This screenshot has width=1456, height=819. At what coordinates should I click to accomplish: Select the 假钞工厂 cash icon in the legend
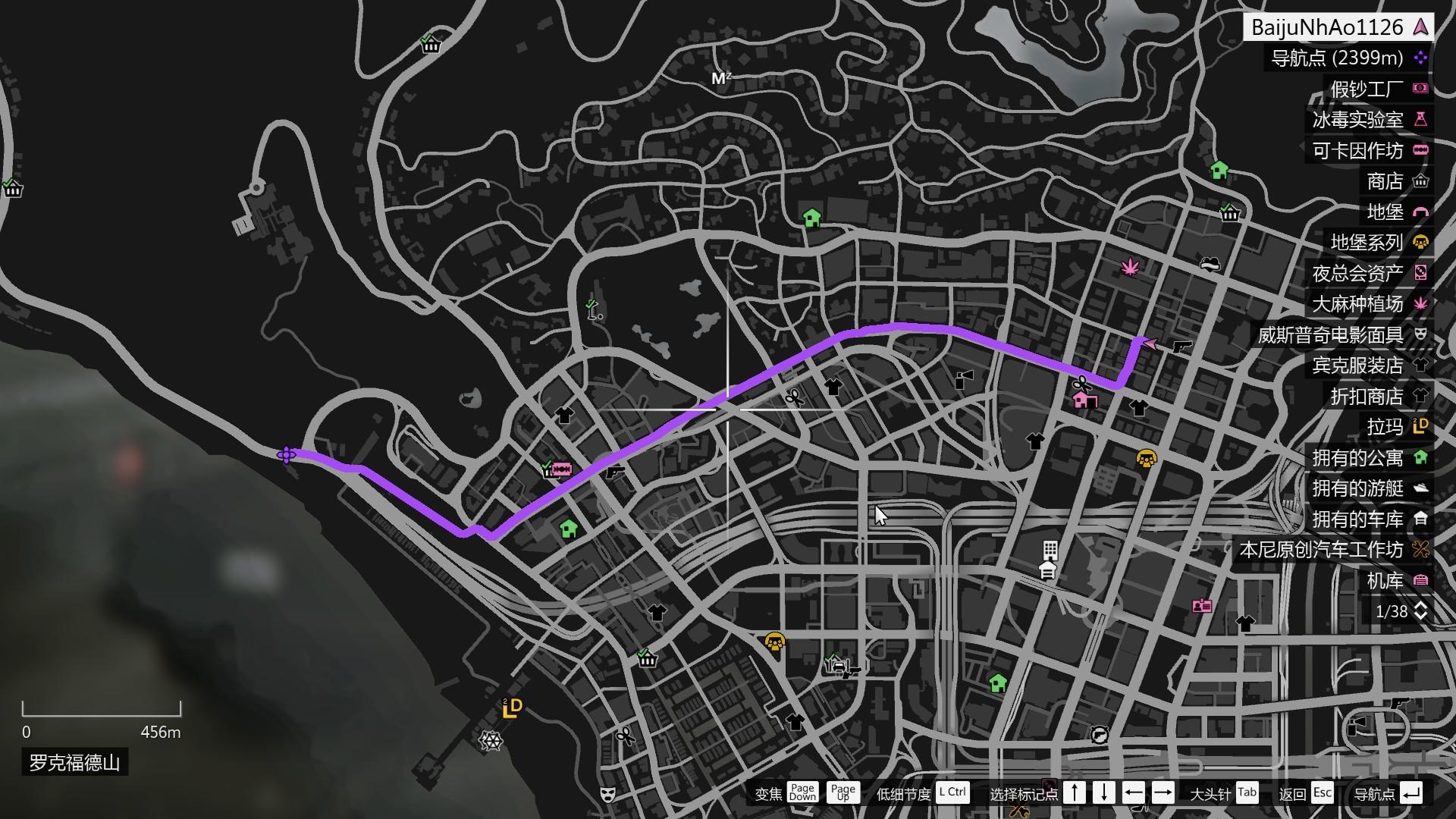click(1421, 88)
